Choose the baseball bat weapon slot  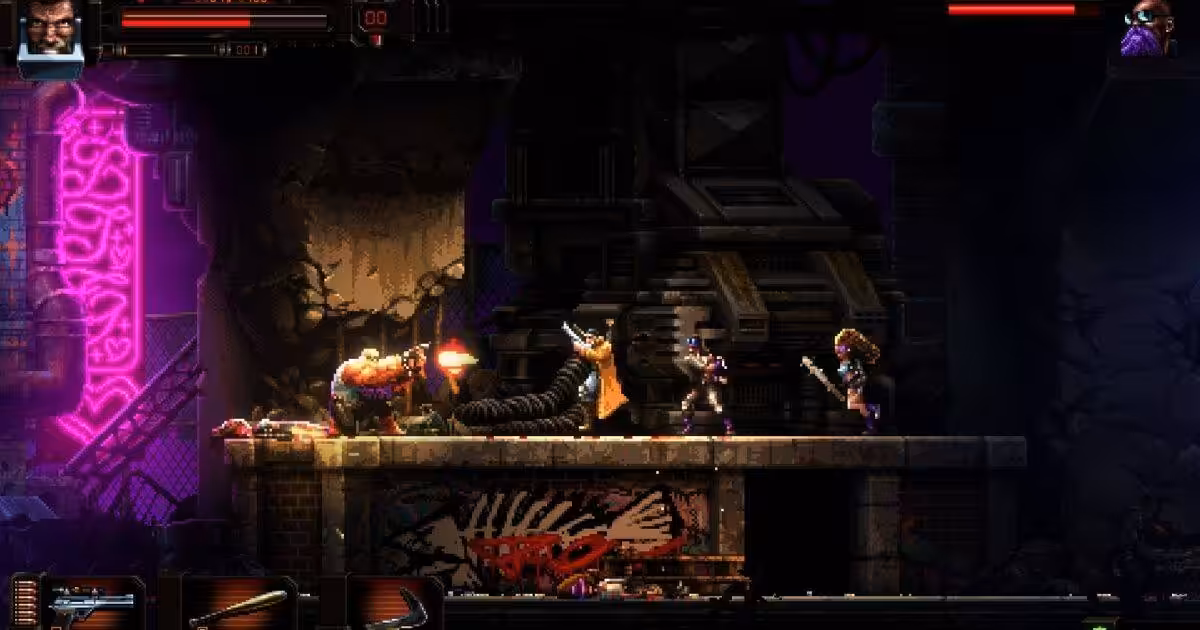[x=238, y=605]
